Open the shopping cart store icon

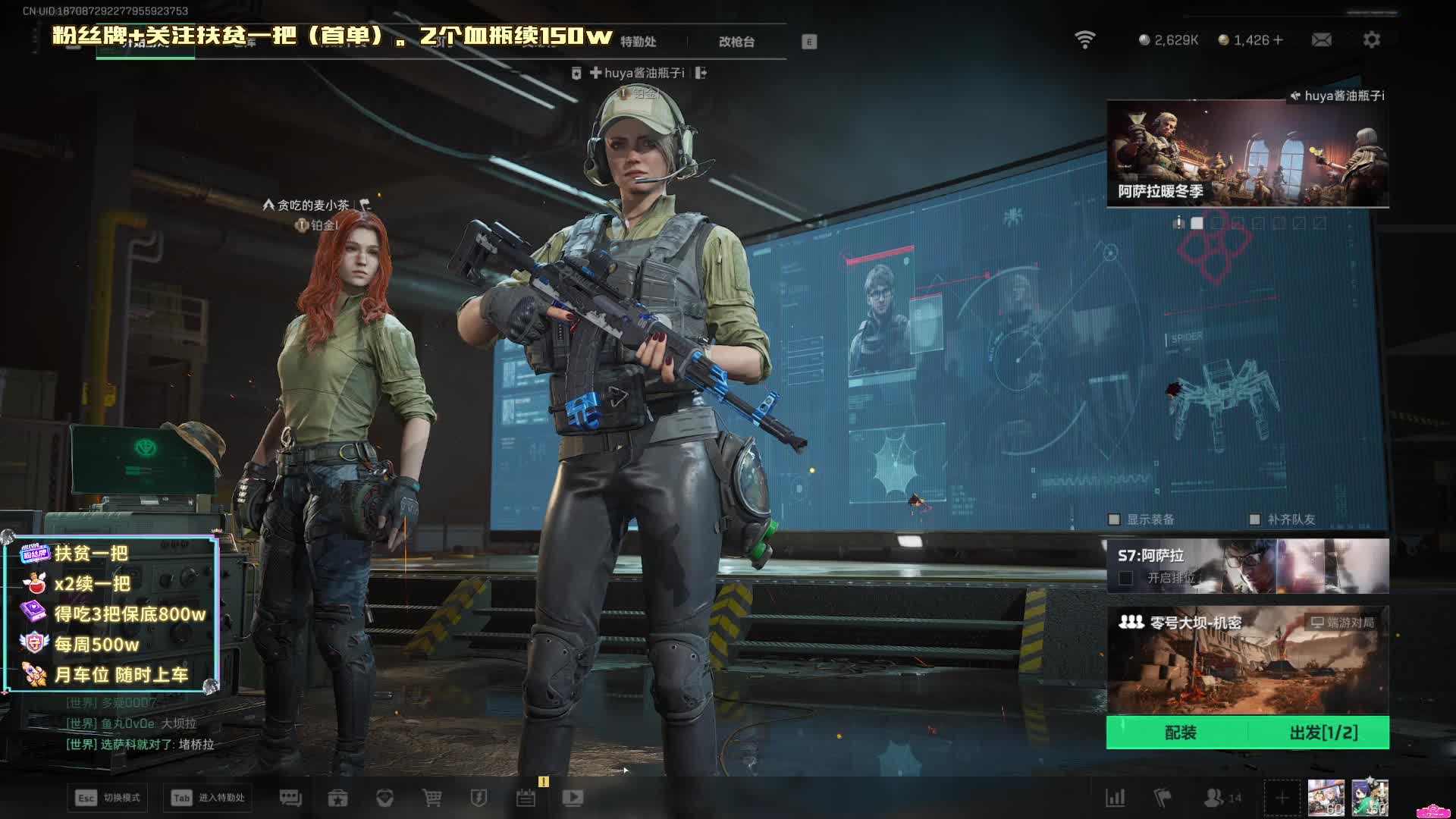[431, 798]
